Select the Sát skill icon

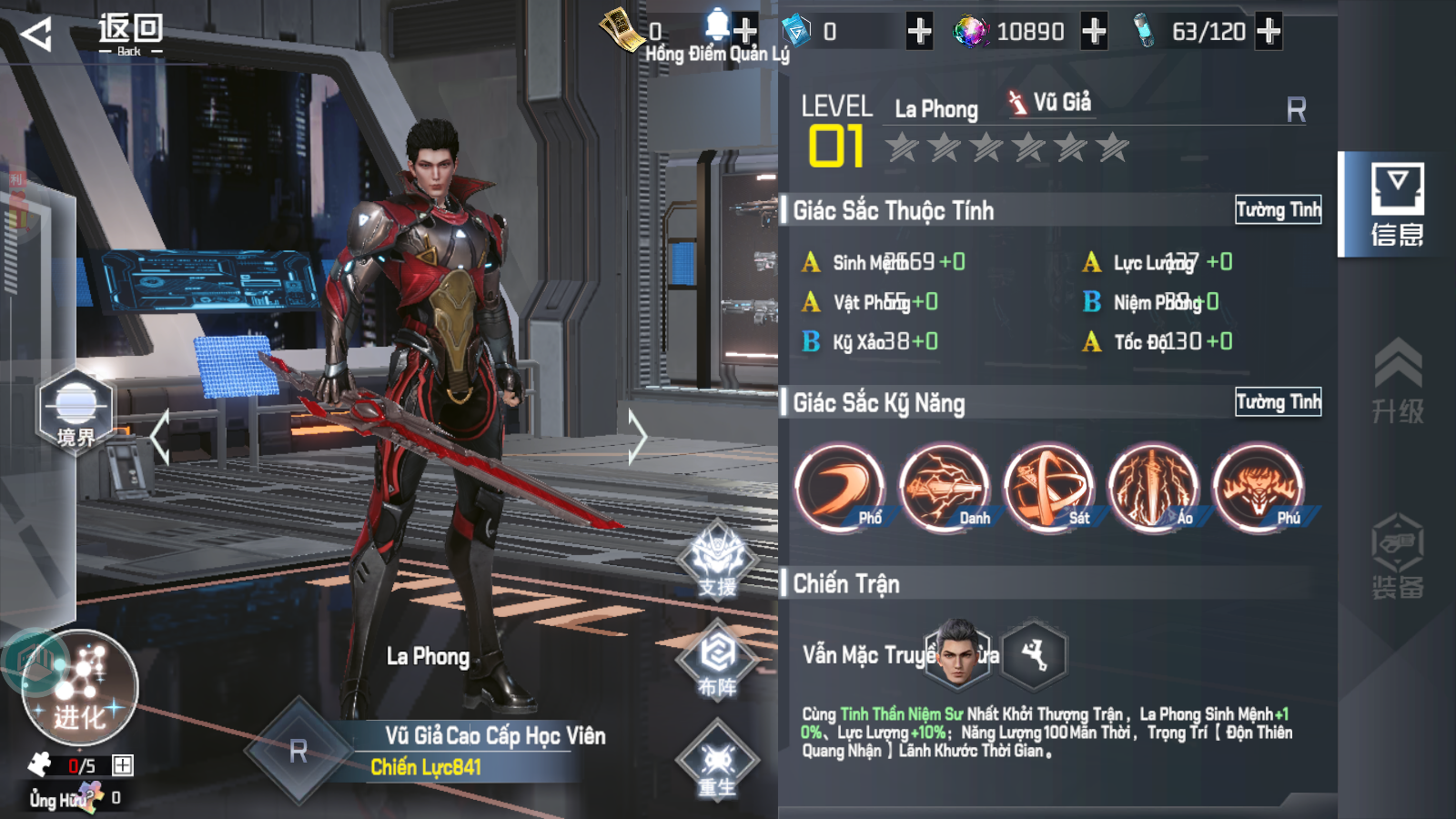[1048, 488]
